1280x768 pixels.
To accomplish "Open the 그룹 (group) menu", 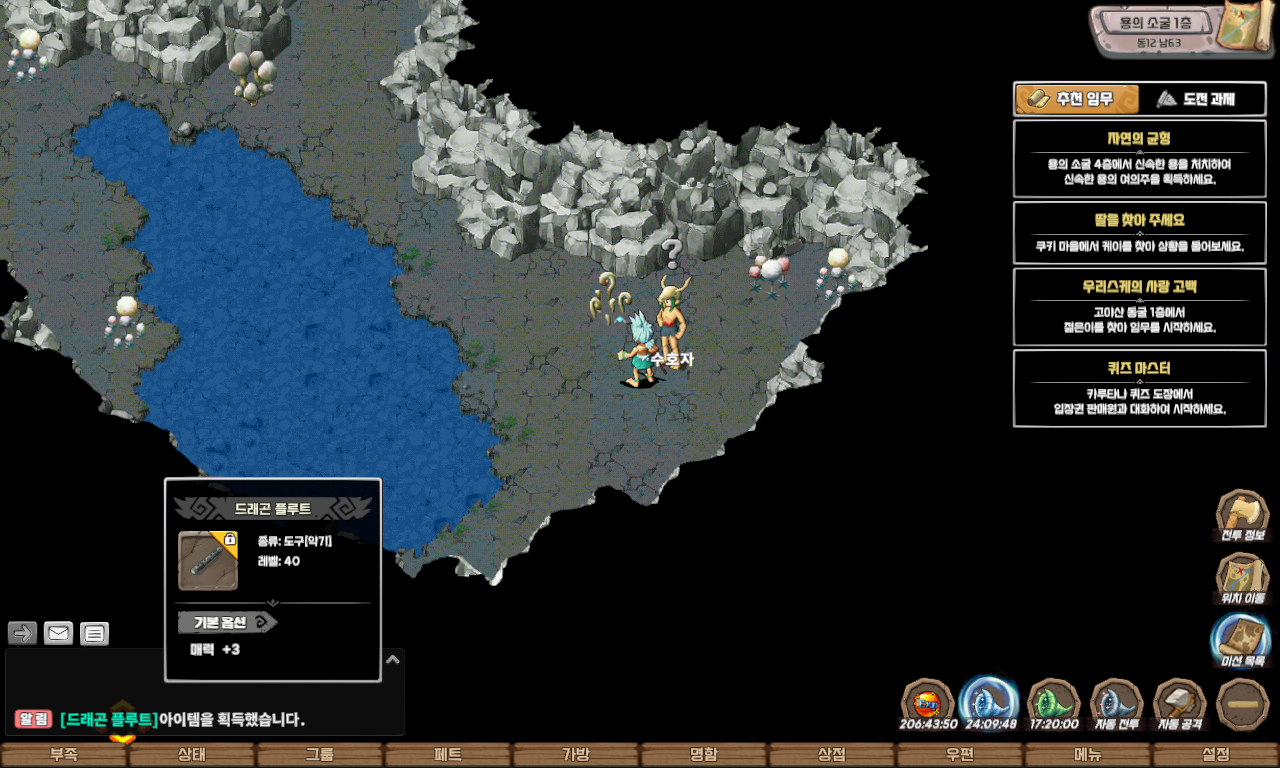I will 320,755.
